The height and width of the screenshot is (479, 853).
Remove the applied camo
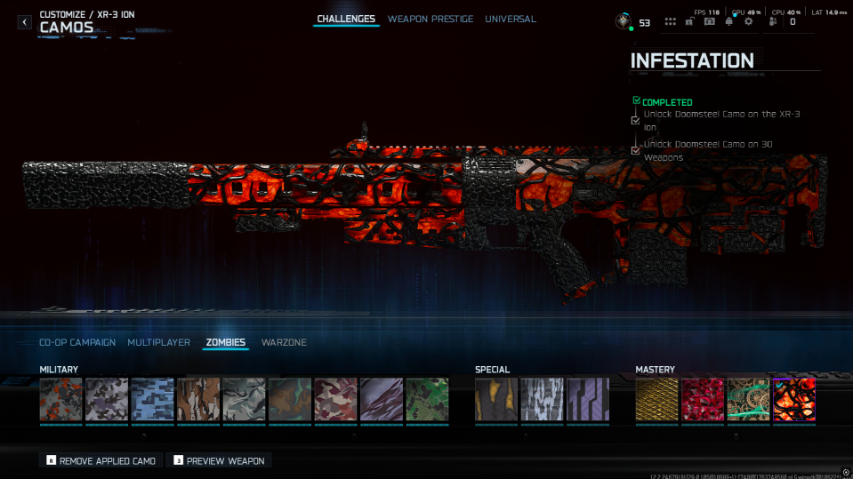[101, 460]
